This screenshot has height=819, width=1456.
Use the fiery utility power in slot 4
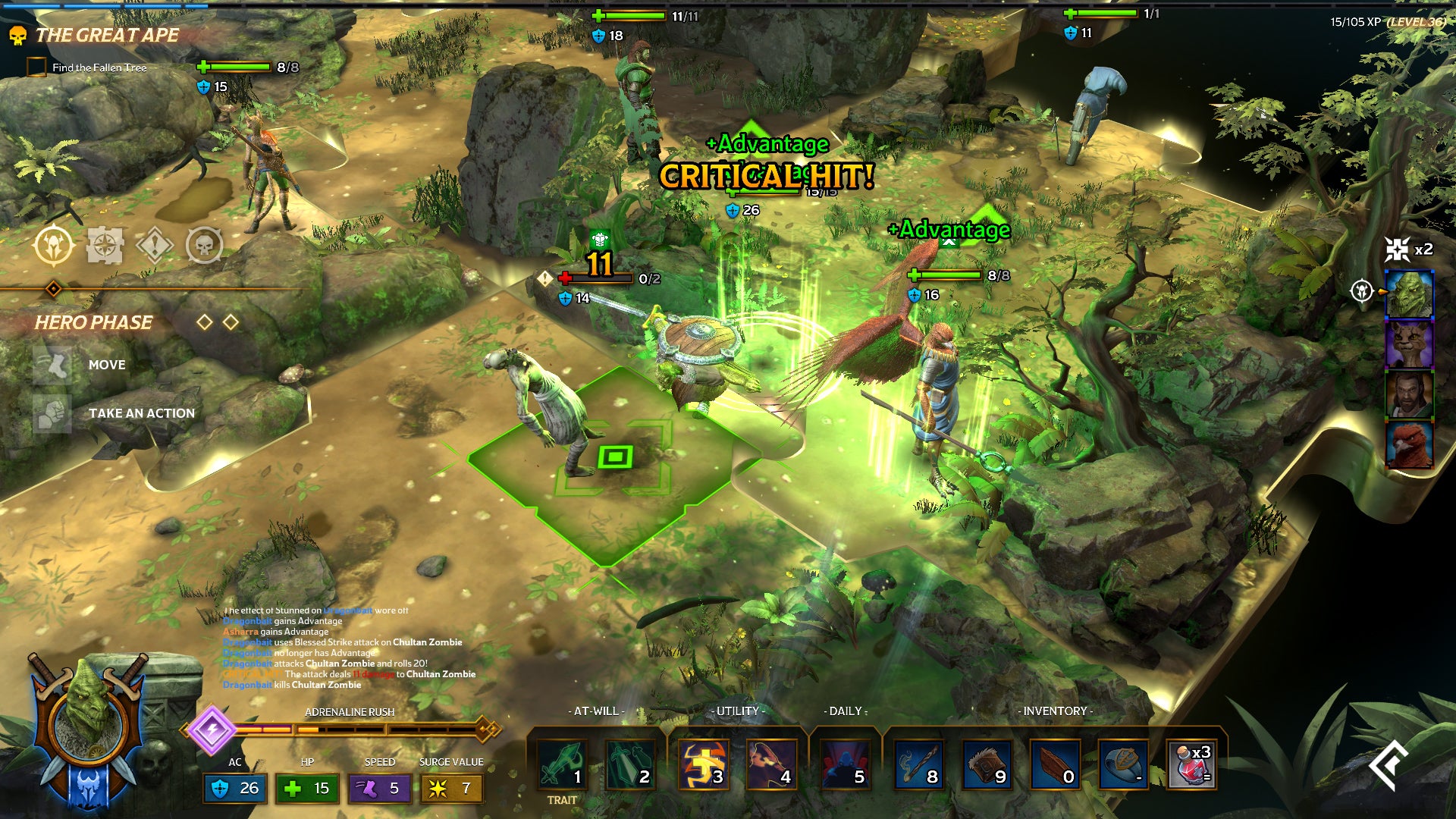click(x=771, y=764)
